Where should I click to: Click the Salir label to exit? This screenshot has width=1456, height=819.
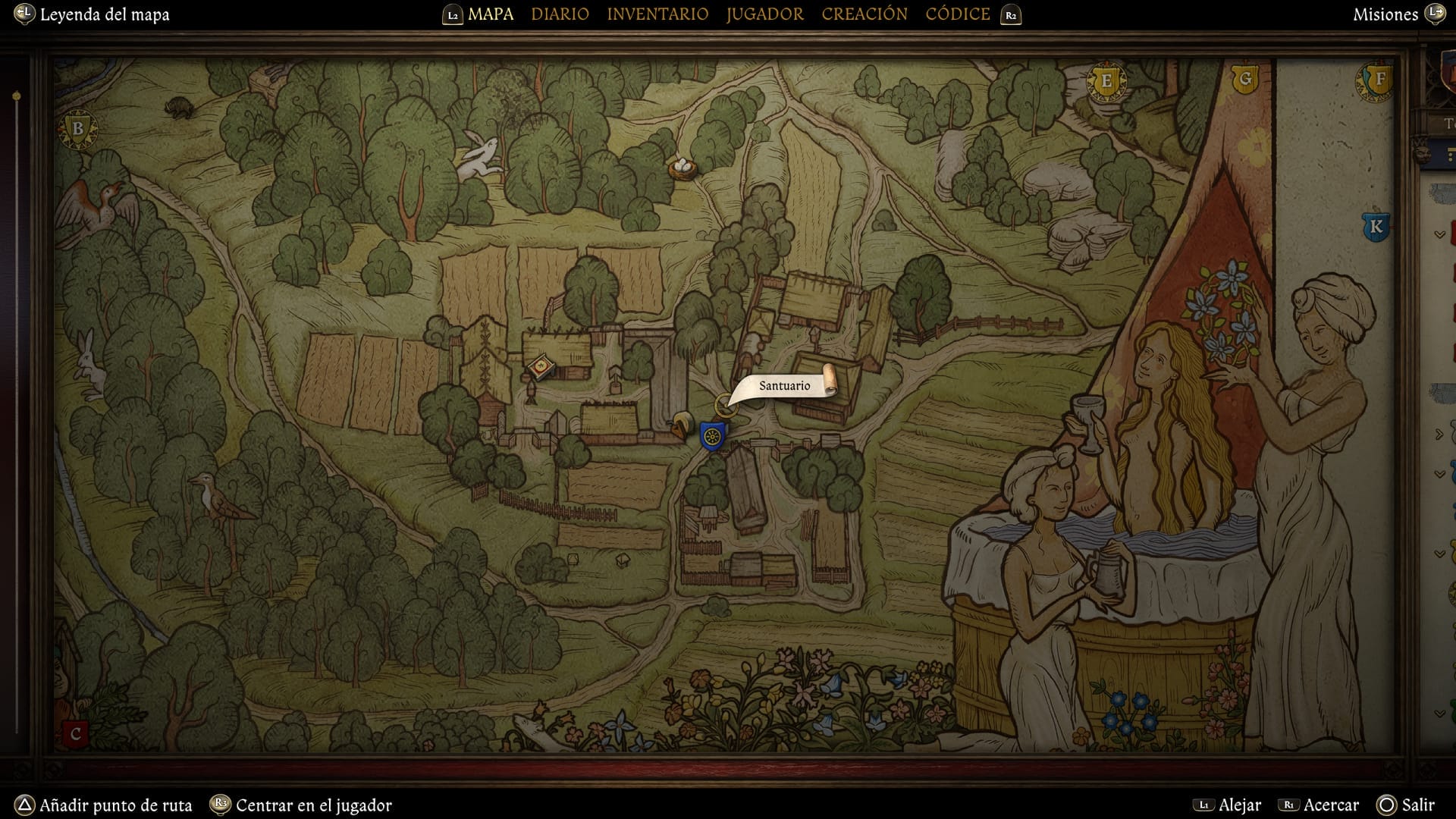[1417, 805]
